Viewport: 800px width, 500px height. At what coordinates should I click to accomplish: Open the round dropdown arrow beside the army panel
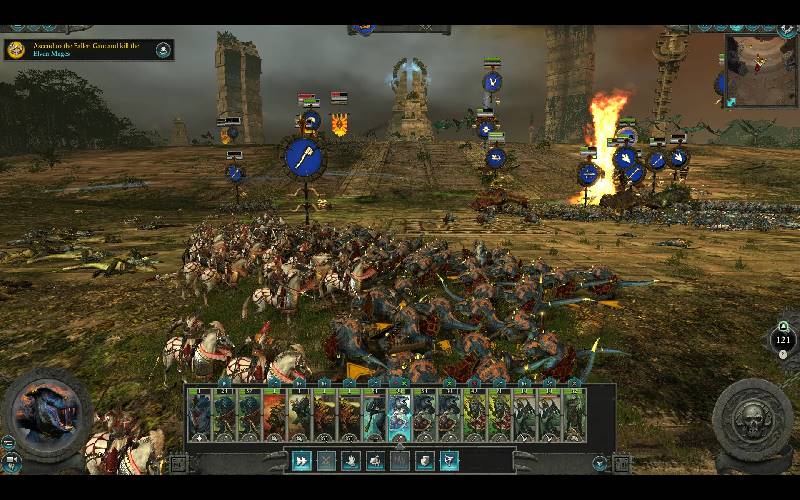599,463
